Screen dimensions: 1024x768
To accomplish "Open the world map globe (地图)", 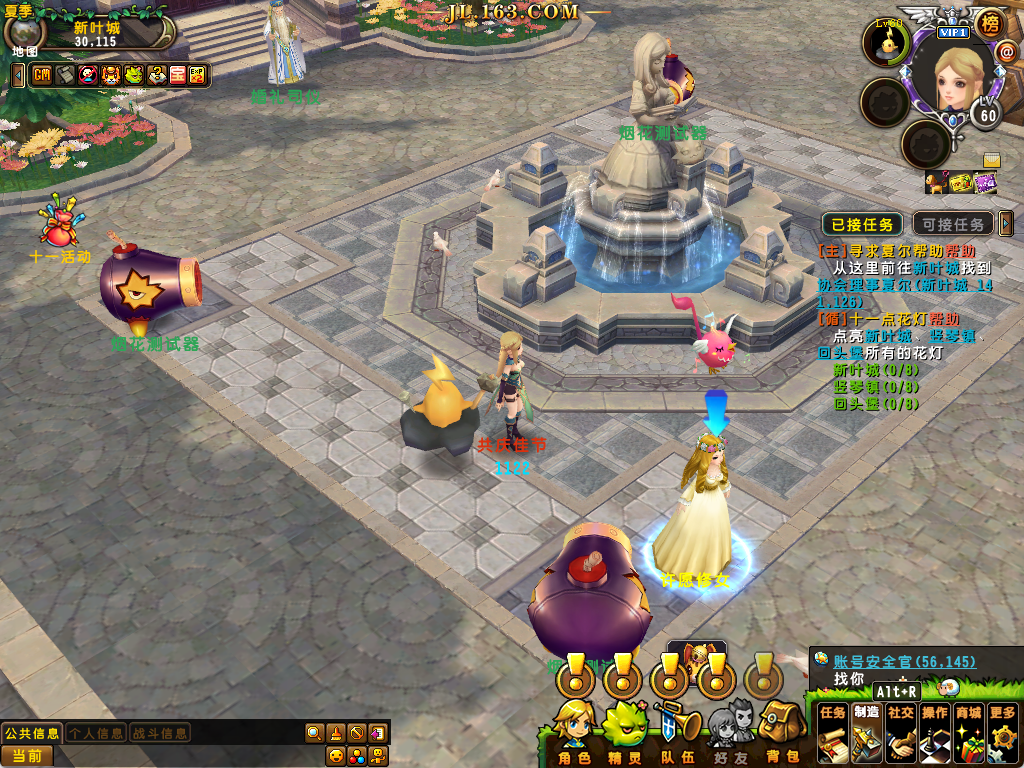I will pyautogui.click(x=22, y=34).
